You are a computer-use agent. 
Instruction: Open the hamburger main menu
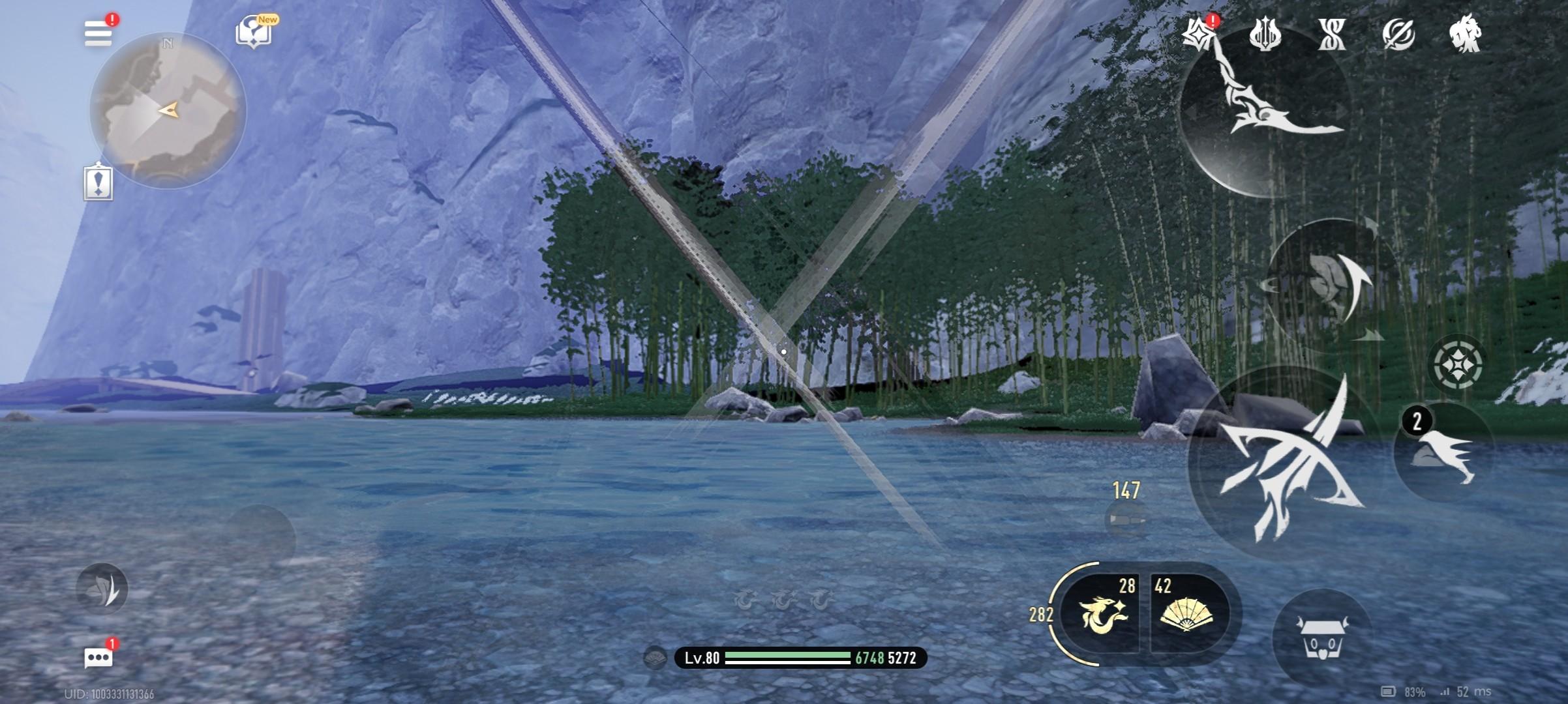coord(98,33)
